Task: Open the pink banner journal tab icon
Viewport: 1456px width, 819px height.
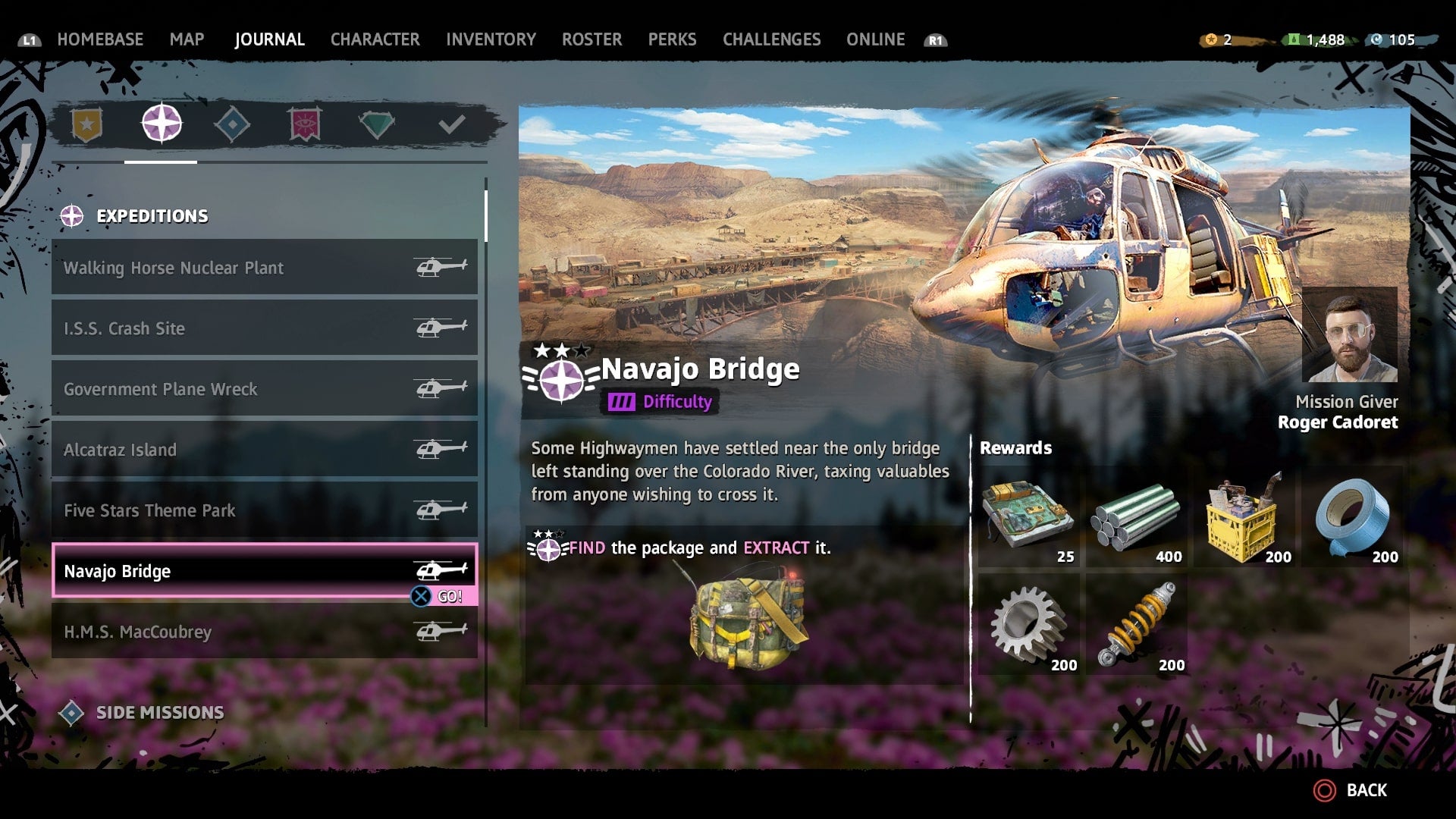Action: click(x=306, y=124)
